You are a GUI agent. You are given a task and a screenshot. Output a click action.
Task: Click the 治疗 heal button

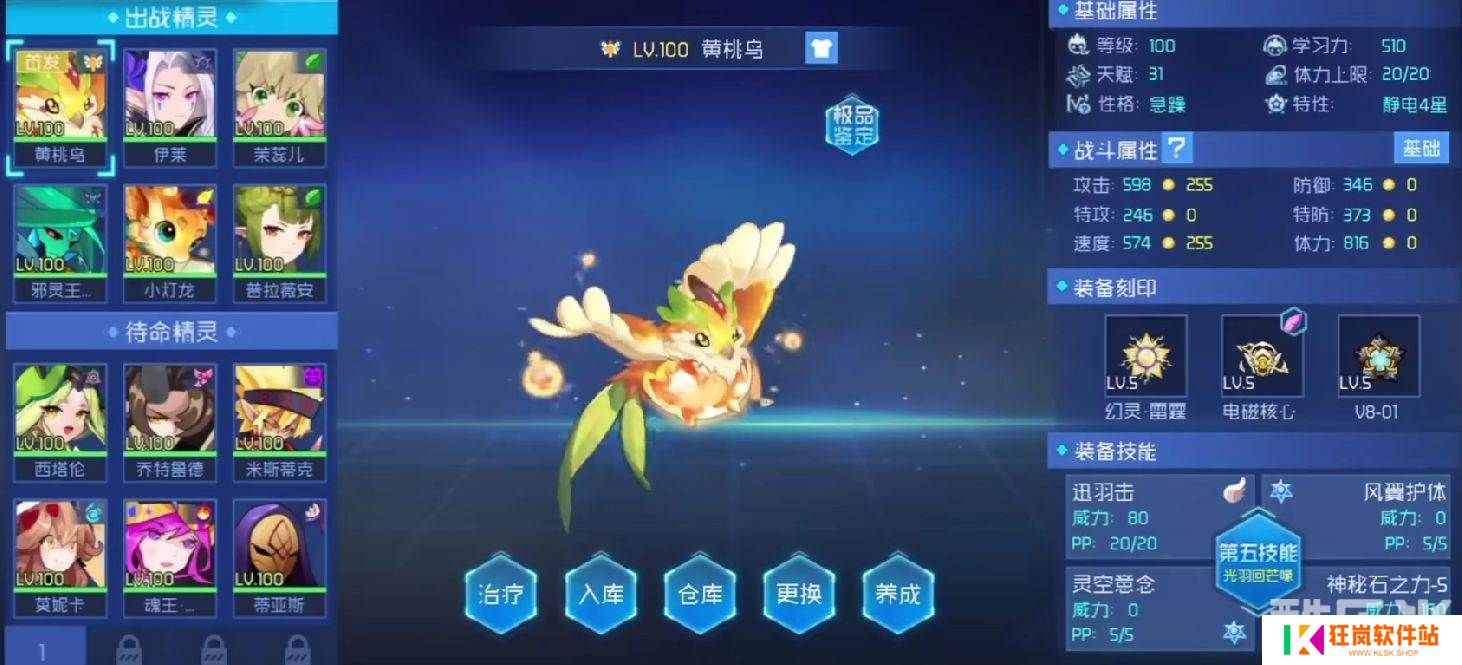(x=501, y=593)
